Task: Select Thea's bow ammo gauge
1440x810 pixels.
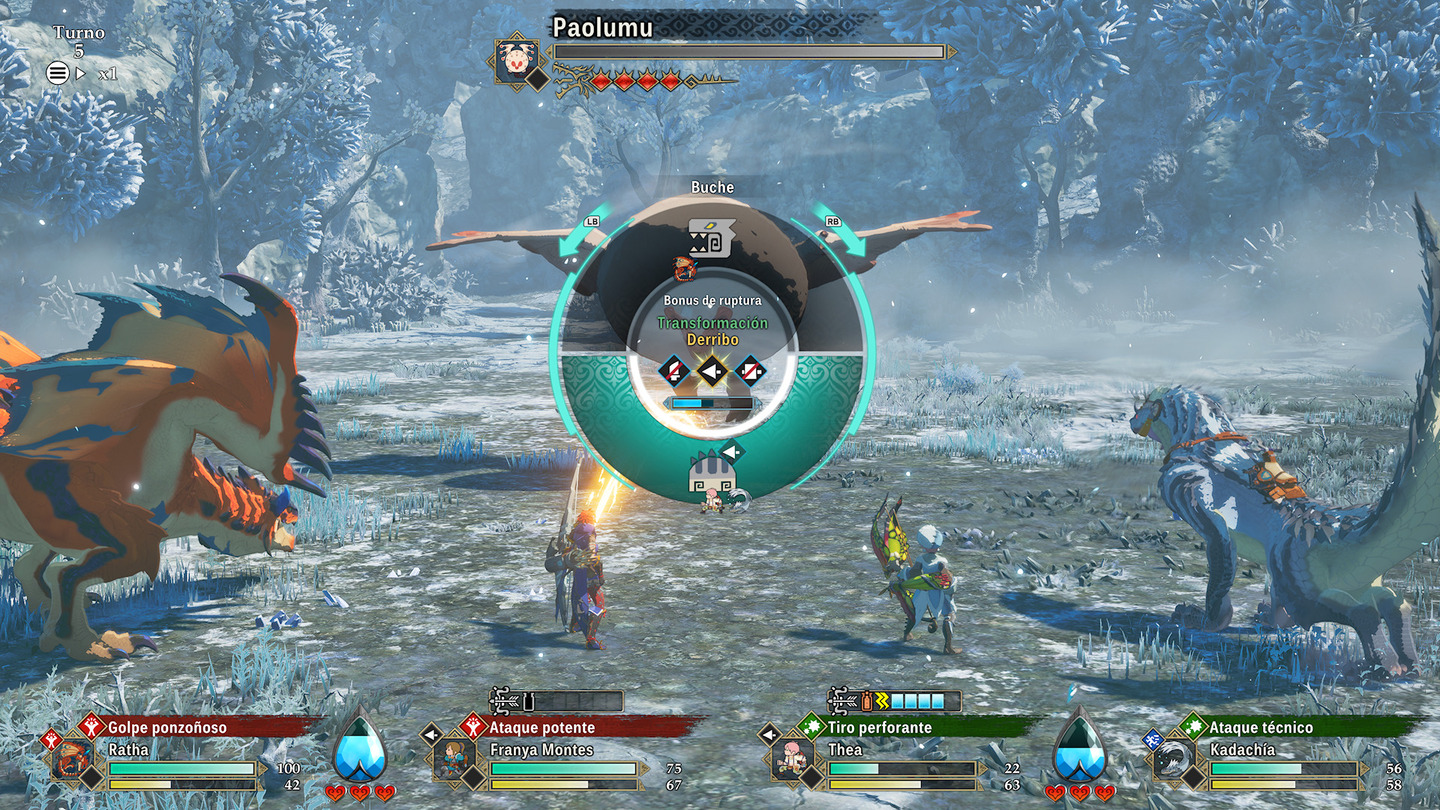Action: click(895, 701)
